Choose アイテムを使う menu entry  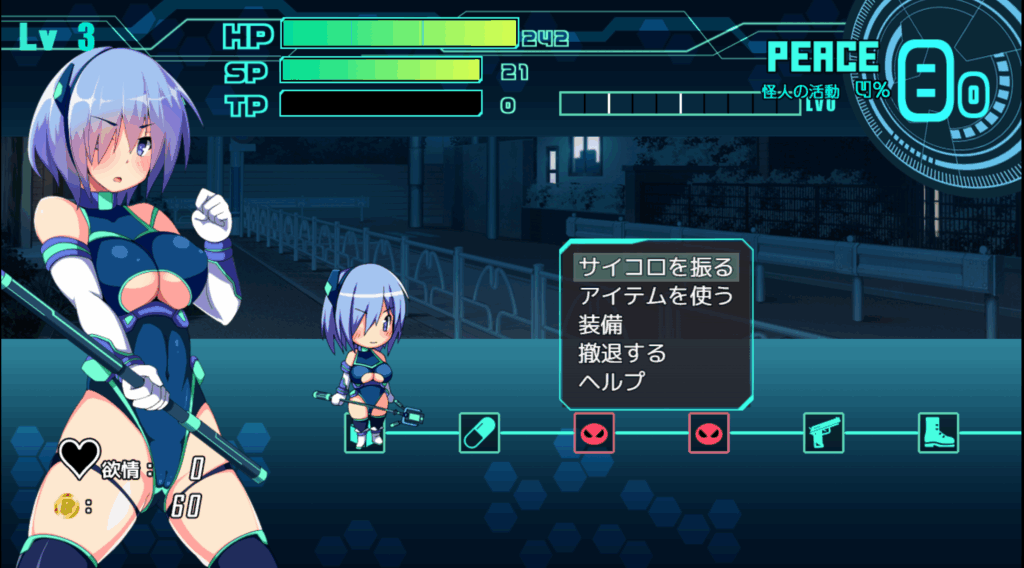pyautogui.click(x=656, y=296)
